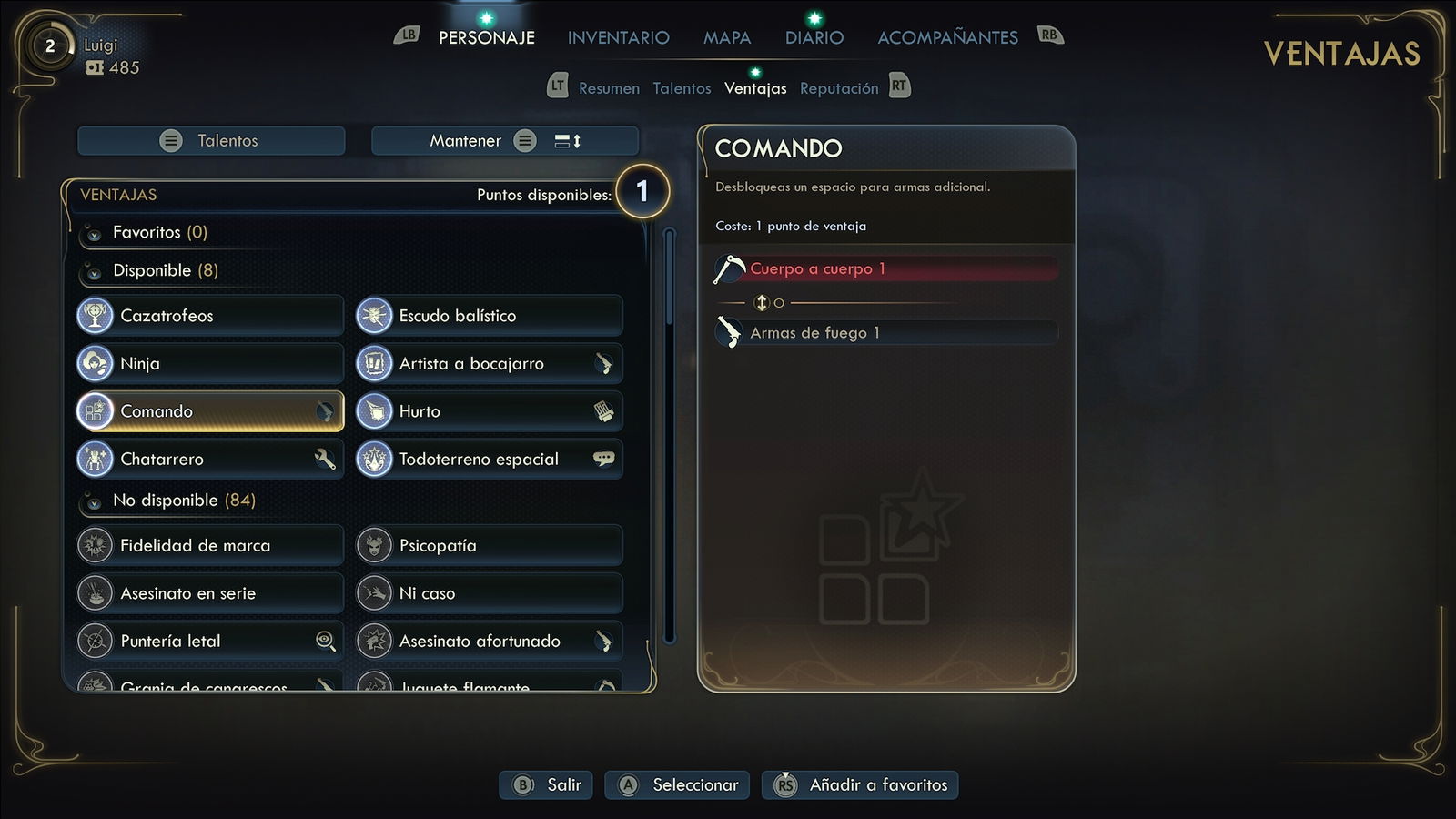Collapse the Disponible perks section
This screenshot has height=819, width=1456.
[94, 272]
